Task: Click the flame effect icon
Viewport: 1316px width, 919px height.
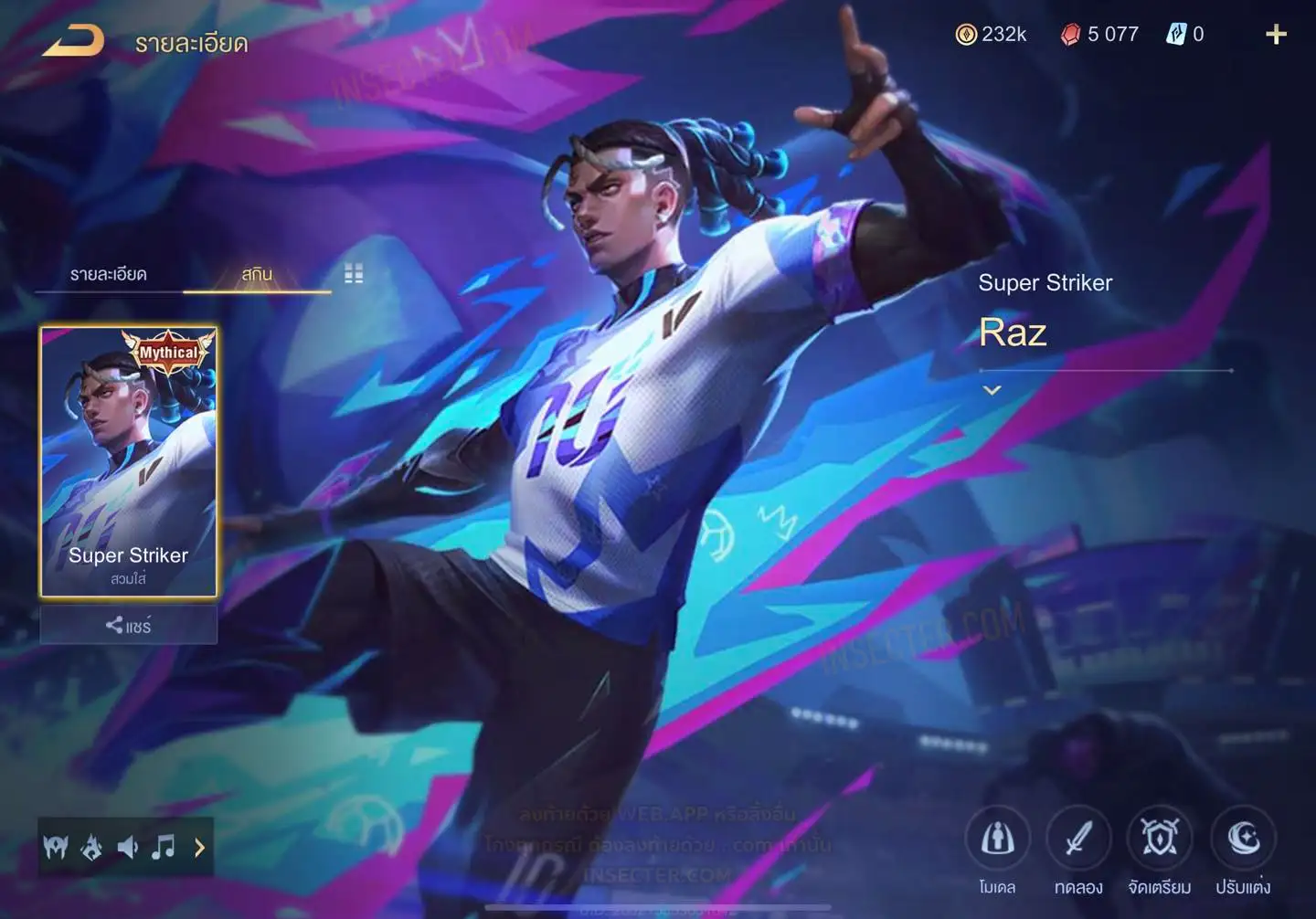Action: (x=91, y=848)
